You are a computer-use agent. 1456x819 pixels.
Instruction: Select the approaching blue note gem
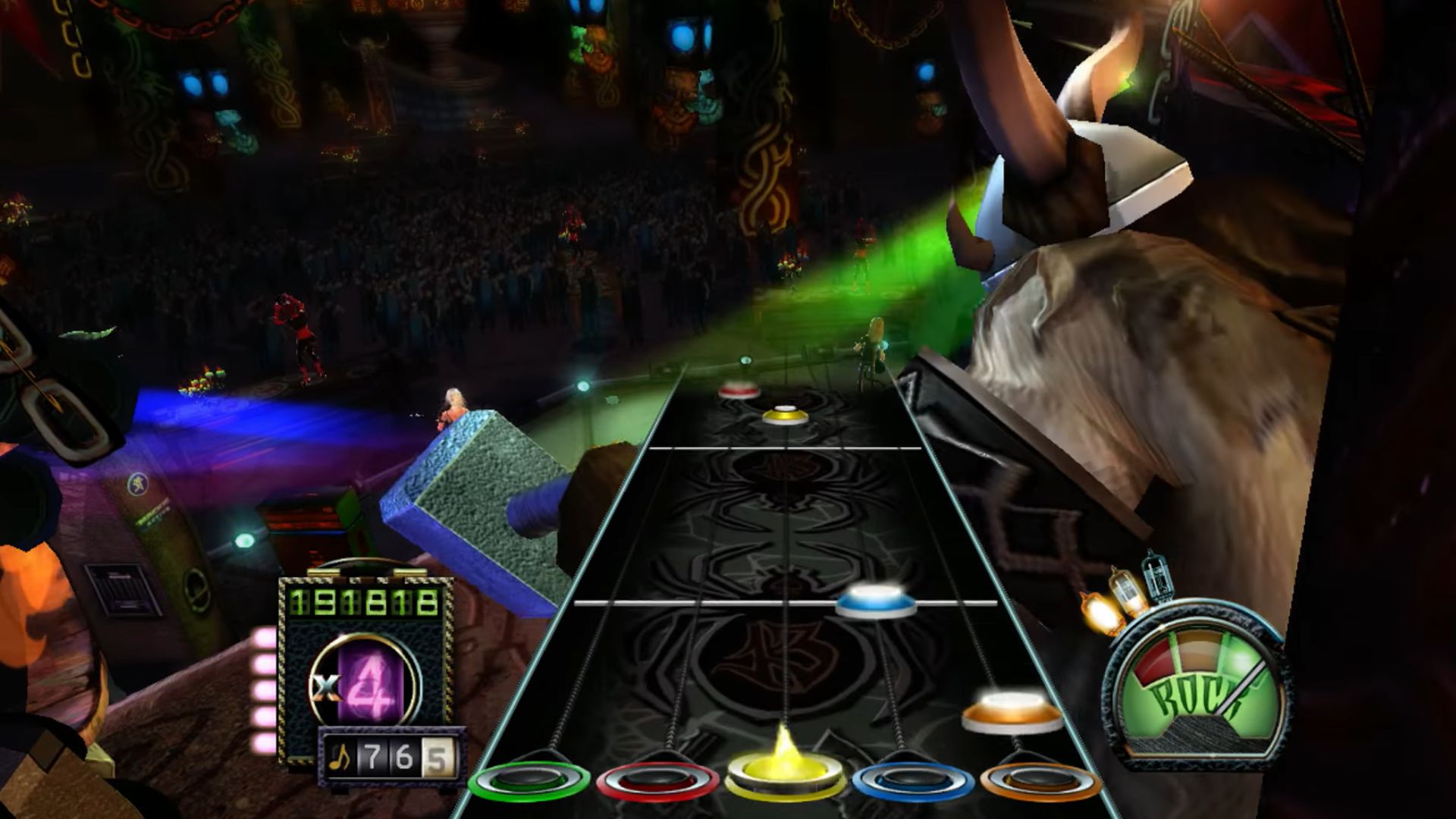(x=875, y=601)
